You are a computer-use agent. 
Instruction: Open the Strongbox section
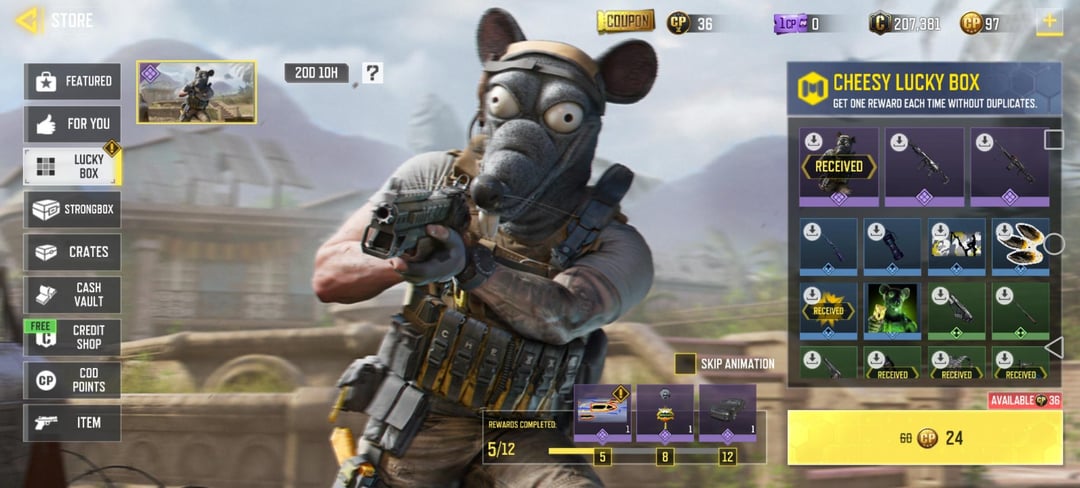pos(72,209)
